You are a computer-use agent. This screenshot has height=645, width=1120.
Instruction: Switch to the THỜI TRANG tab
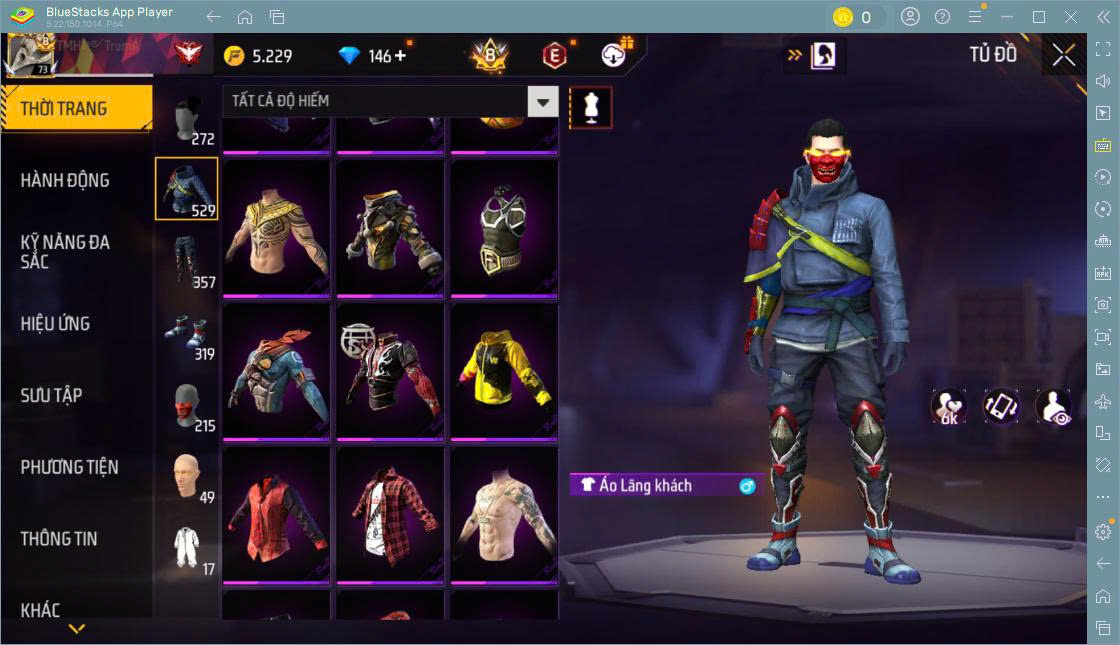tap(76, 109)
